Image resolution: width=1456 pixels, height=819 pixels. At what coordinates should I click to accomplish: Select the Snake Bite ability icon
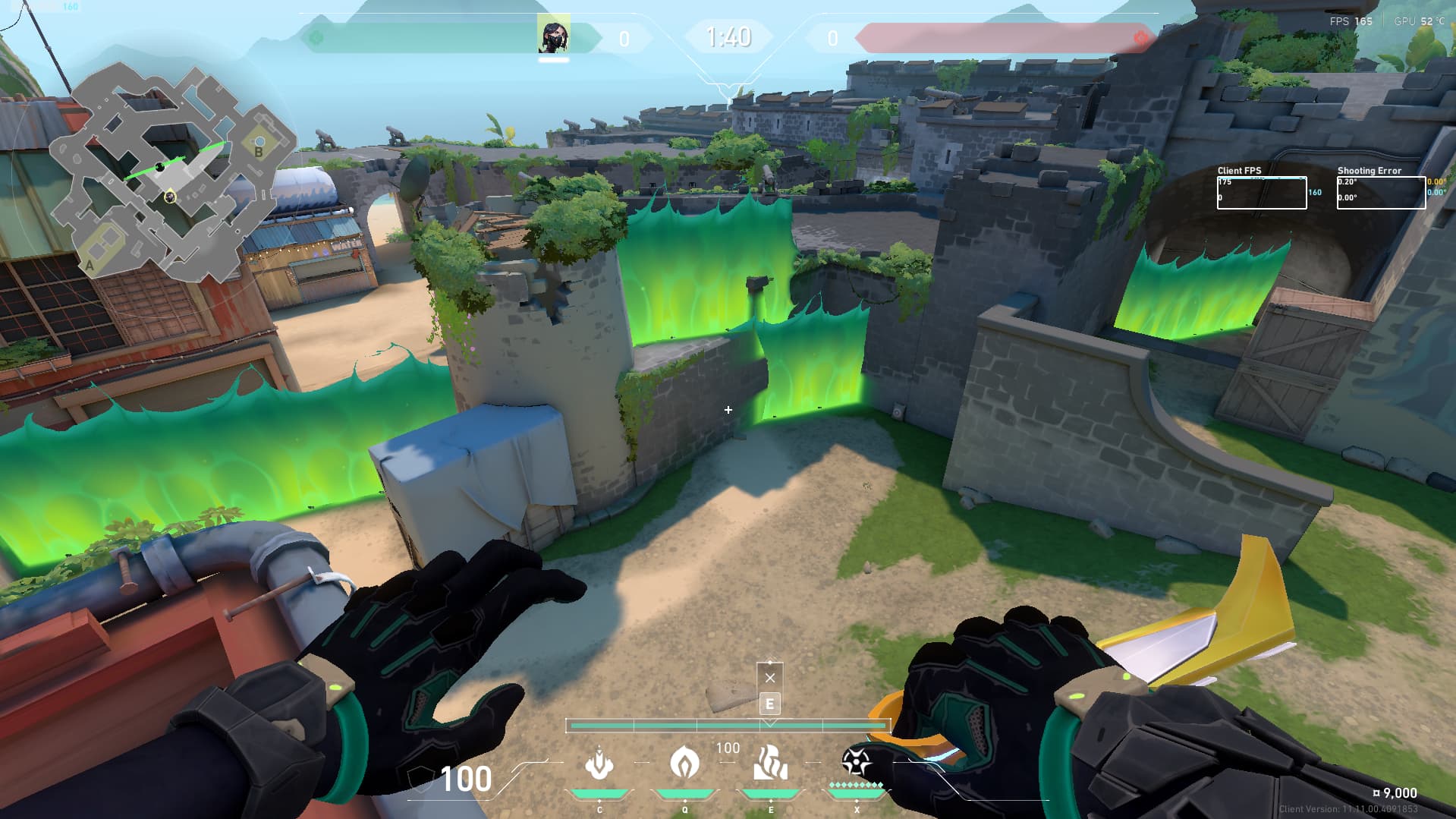(599, 763)
